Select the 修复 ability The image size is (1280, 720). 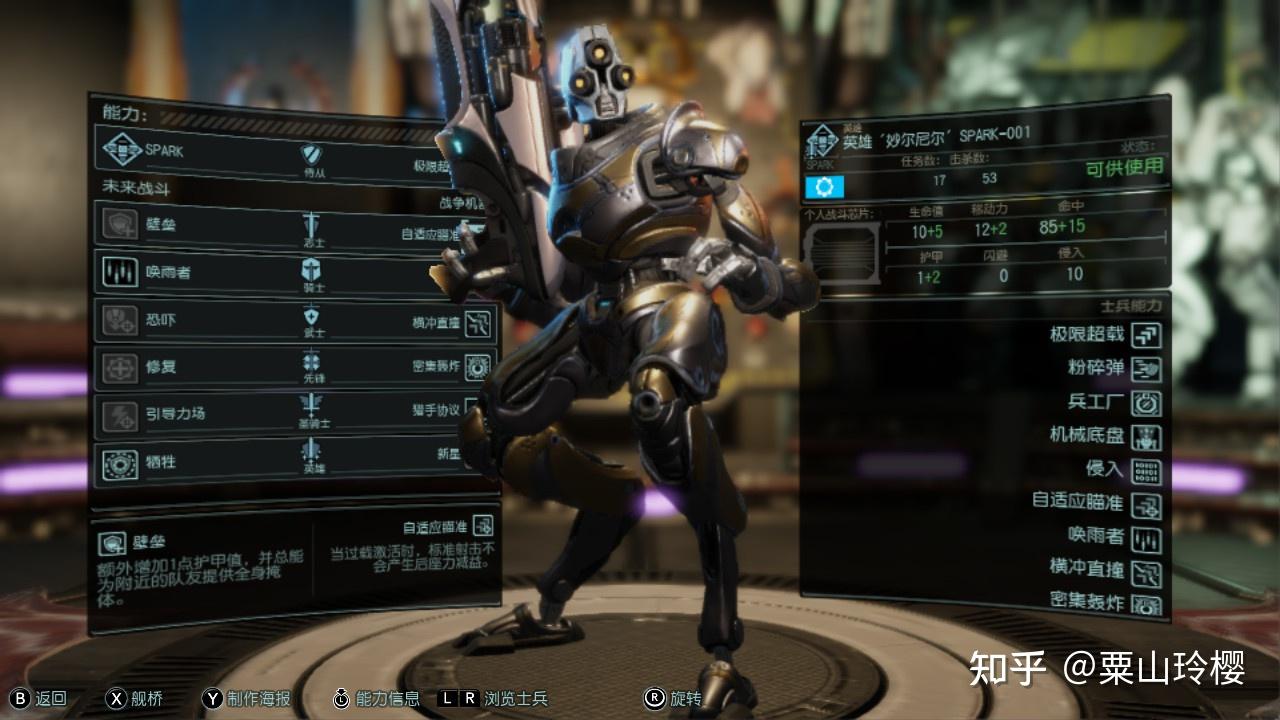(x=160, y=367)
